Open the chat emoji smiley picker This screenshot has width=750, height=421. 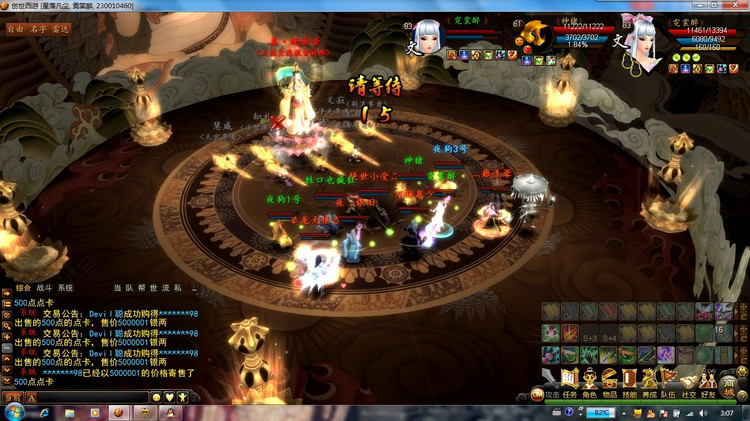point(157,397)
